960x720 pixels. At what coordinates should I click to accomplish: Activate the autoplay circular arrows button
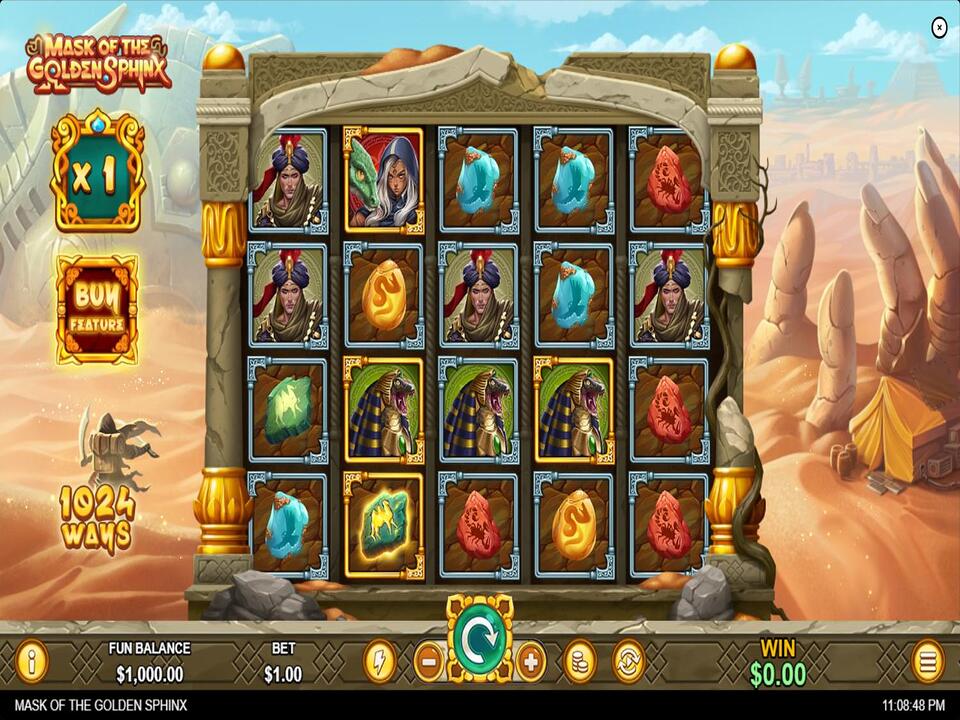point(628,661)
